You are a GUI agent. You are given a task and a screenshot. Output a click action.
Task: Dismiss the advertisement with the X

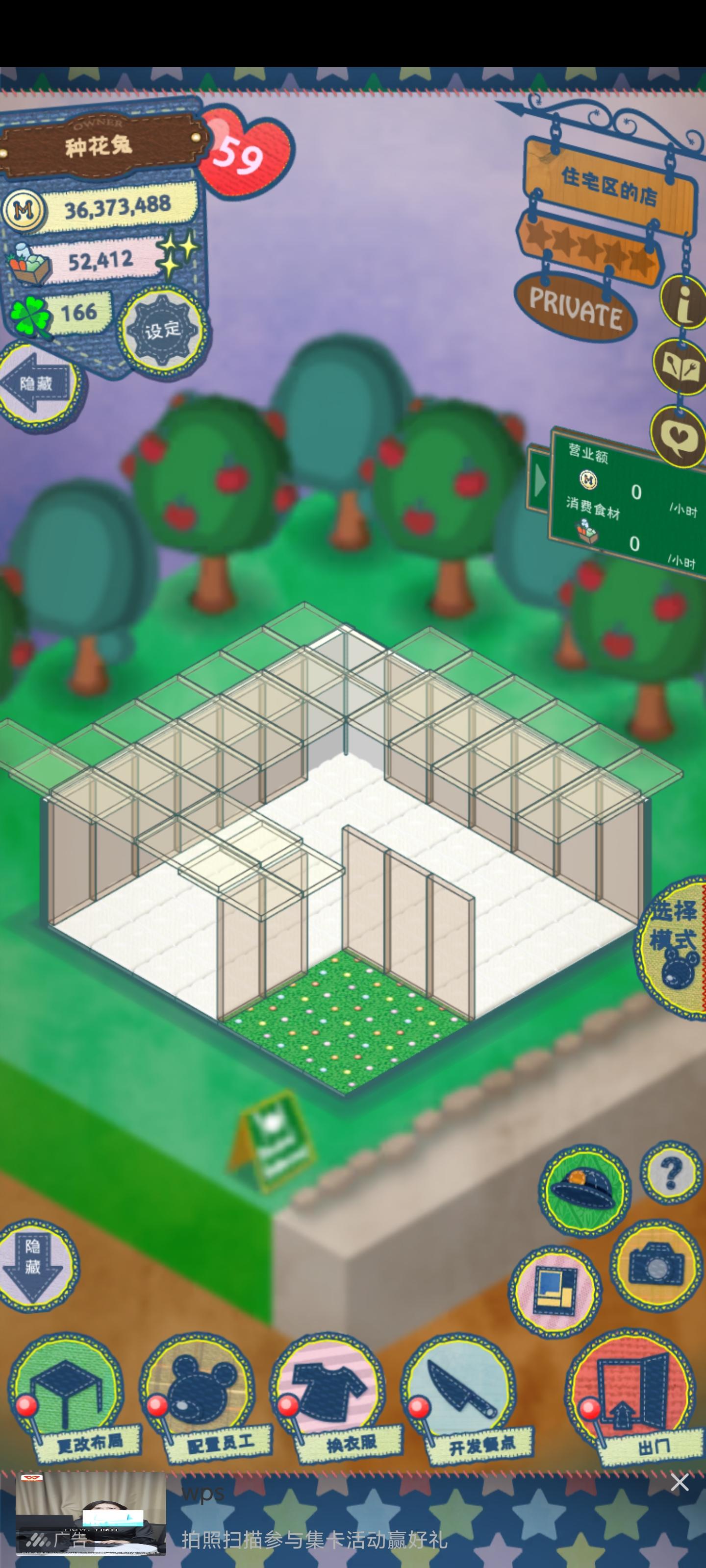tap(681, 1483)
